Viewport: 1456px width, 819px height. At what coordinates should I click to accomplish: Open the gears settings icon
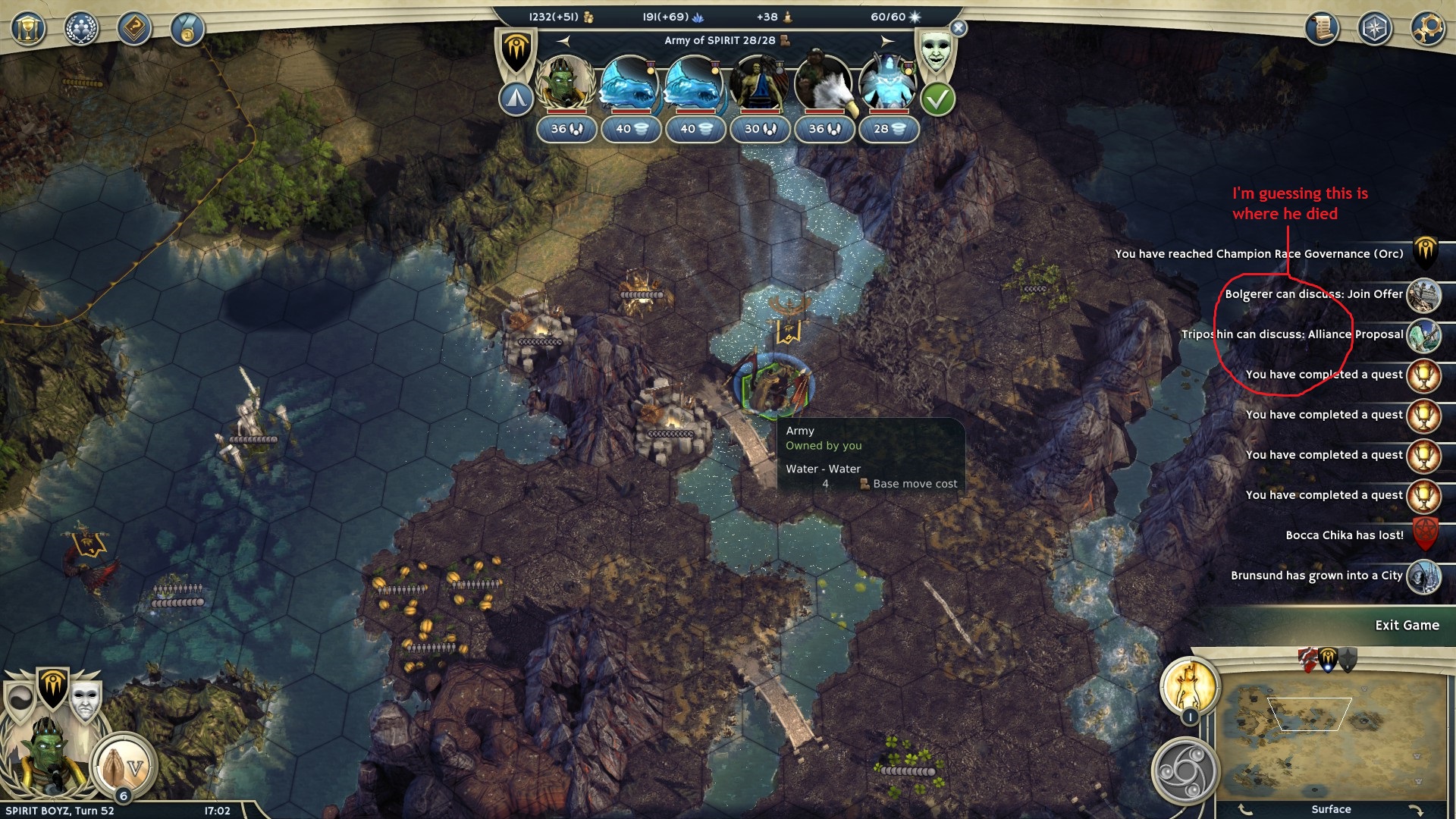(1427, 29)
